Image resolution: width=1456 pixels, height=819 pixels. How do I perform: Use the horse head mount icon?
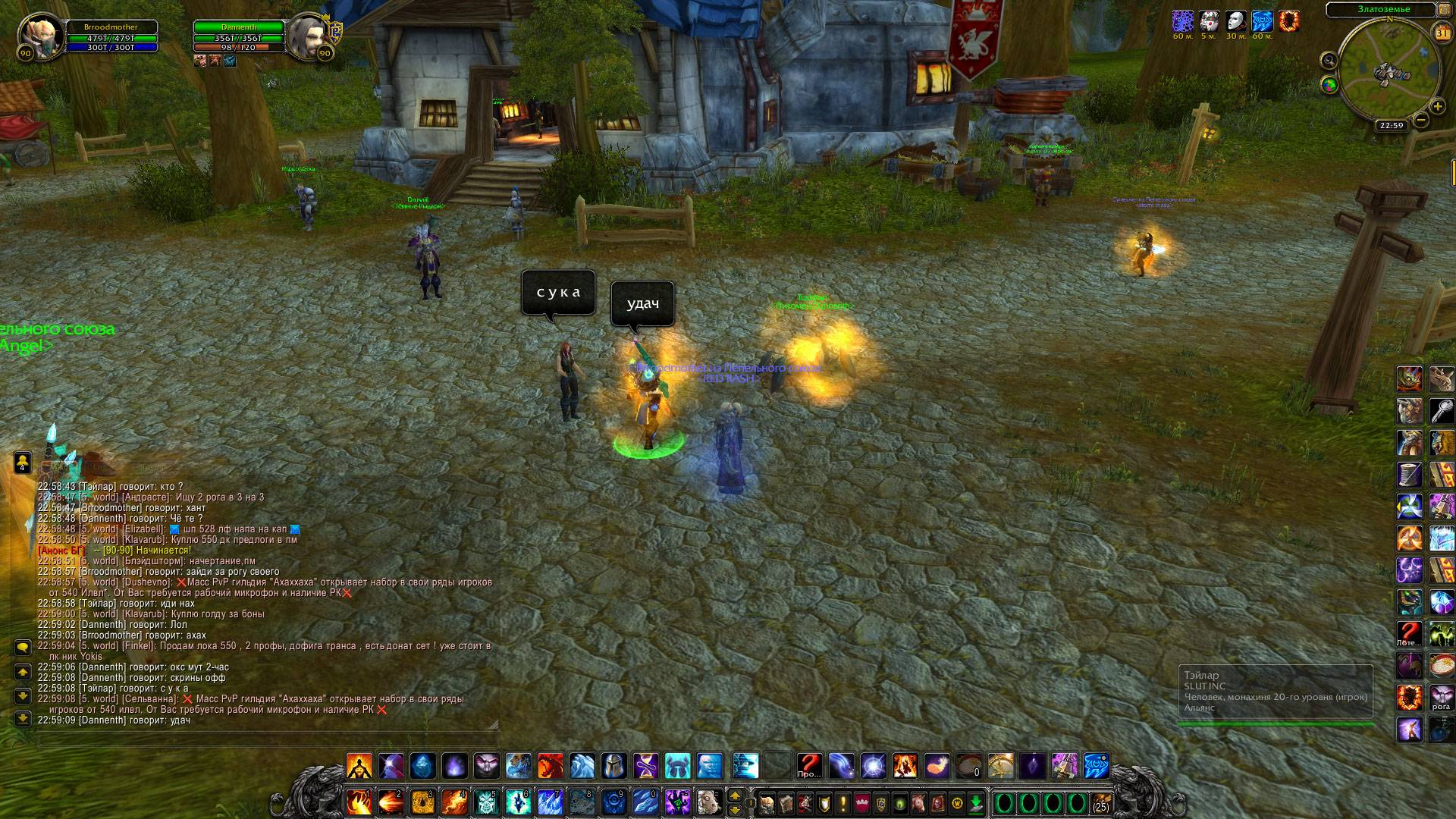(x=707, y=802)
